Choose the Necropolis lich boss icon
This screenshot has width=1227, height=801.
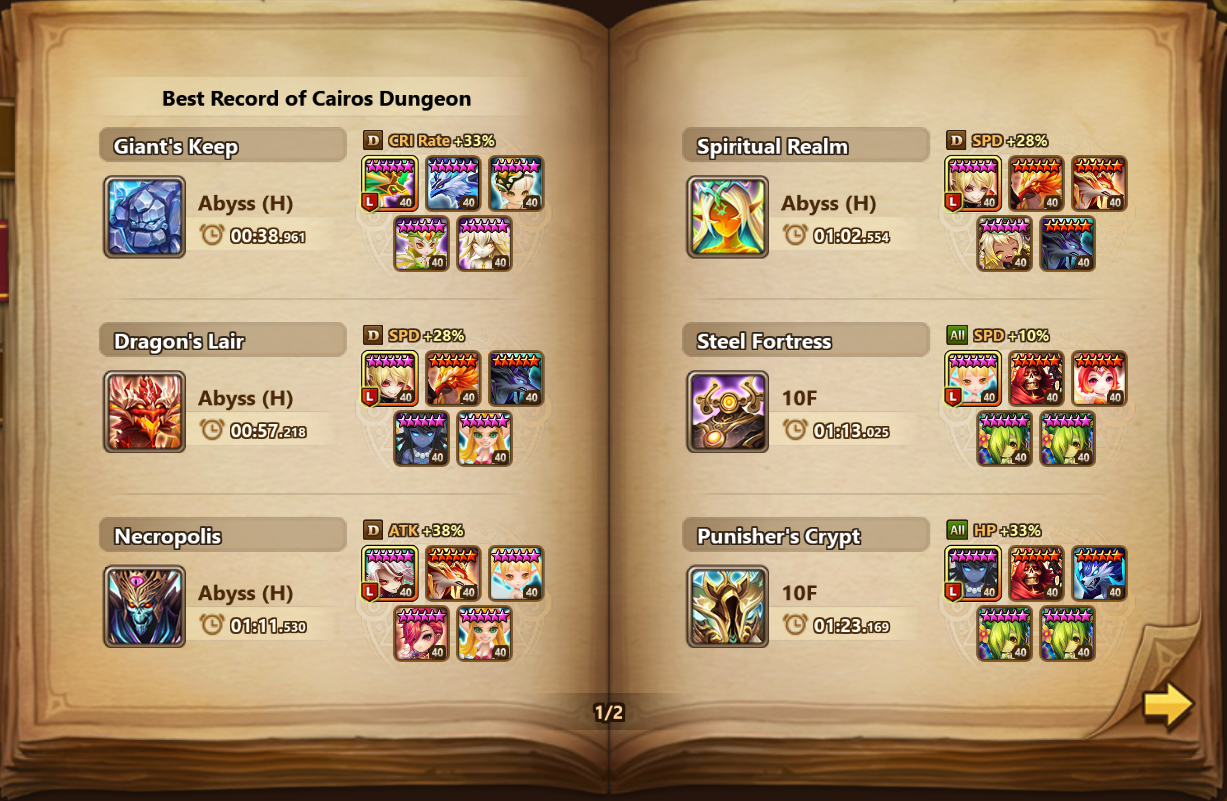[x=144, y=607]
